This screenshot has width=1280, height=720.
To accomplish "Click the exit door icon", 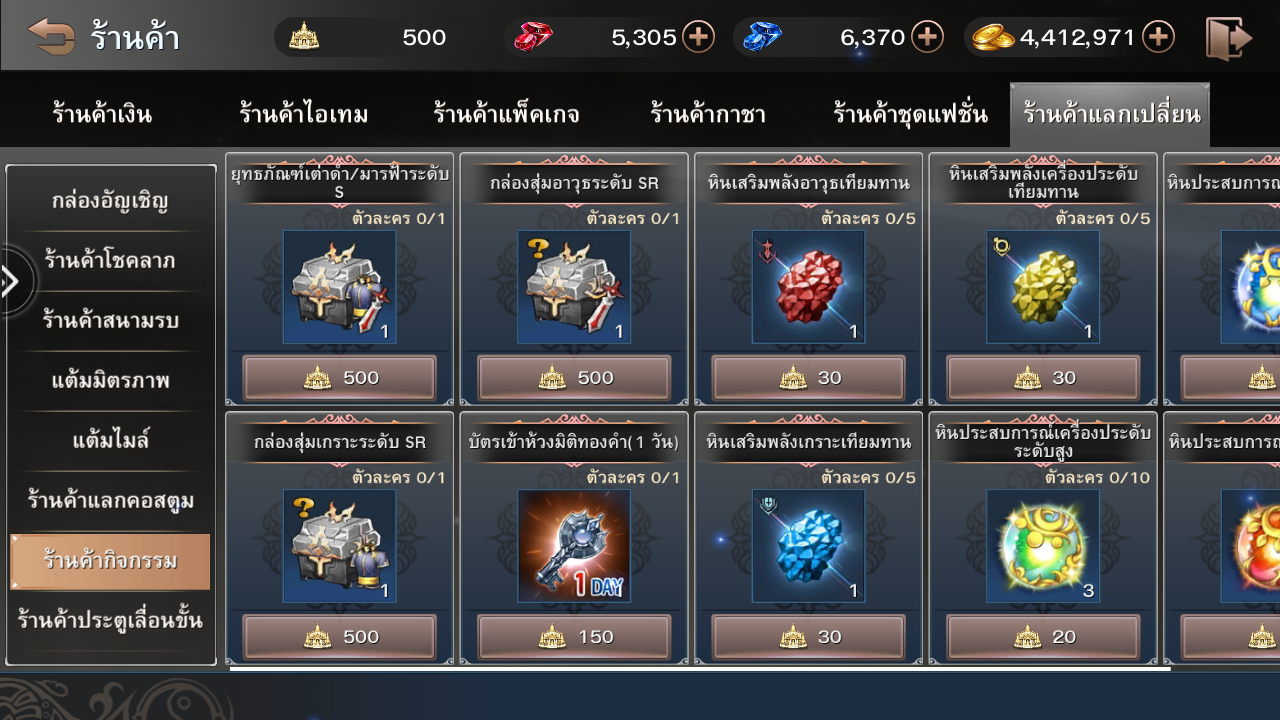I will [1228, 38].
